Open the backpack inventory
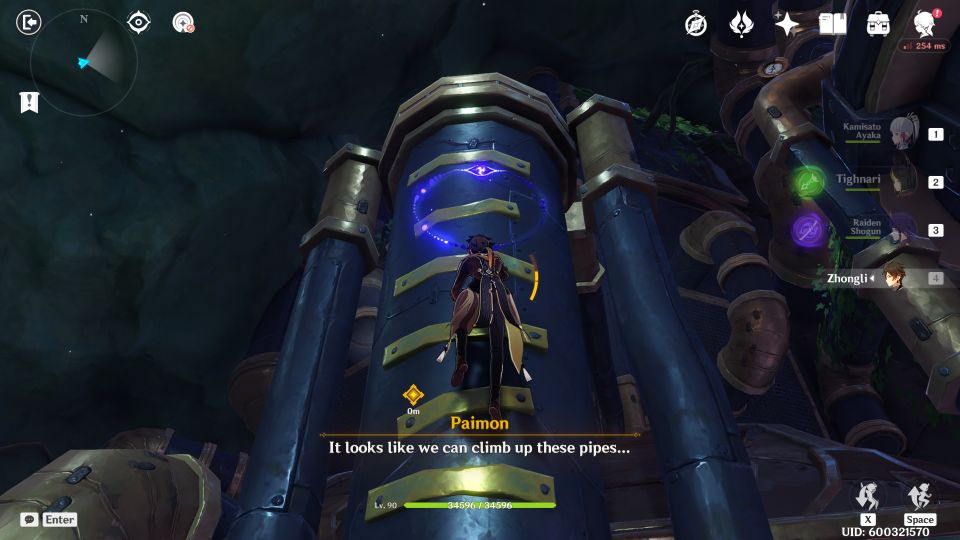 [x=878, y=24]
